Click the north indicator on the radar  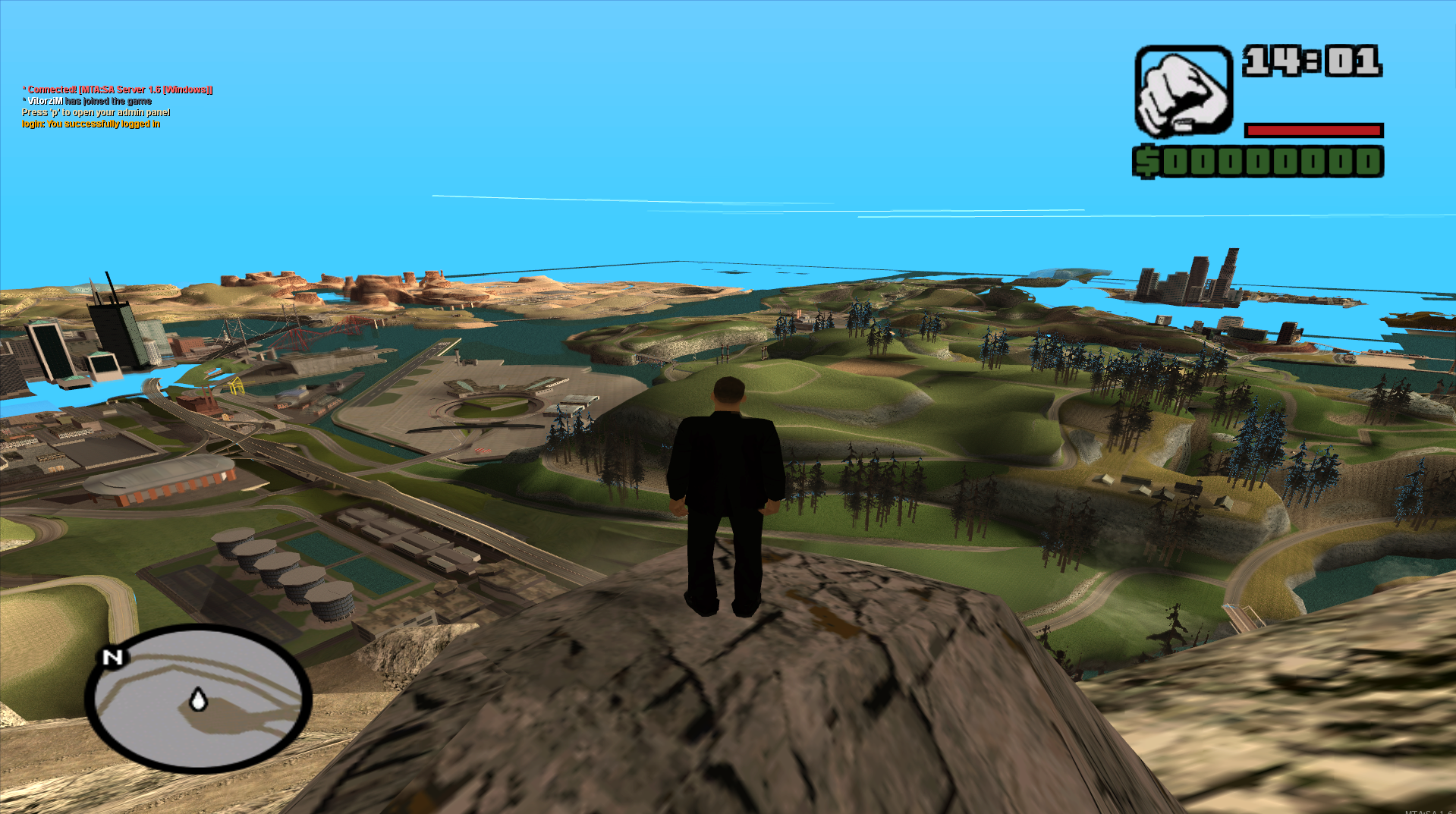[112, 657]
